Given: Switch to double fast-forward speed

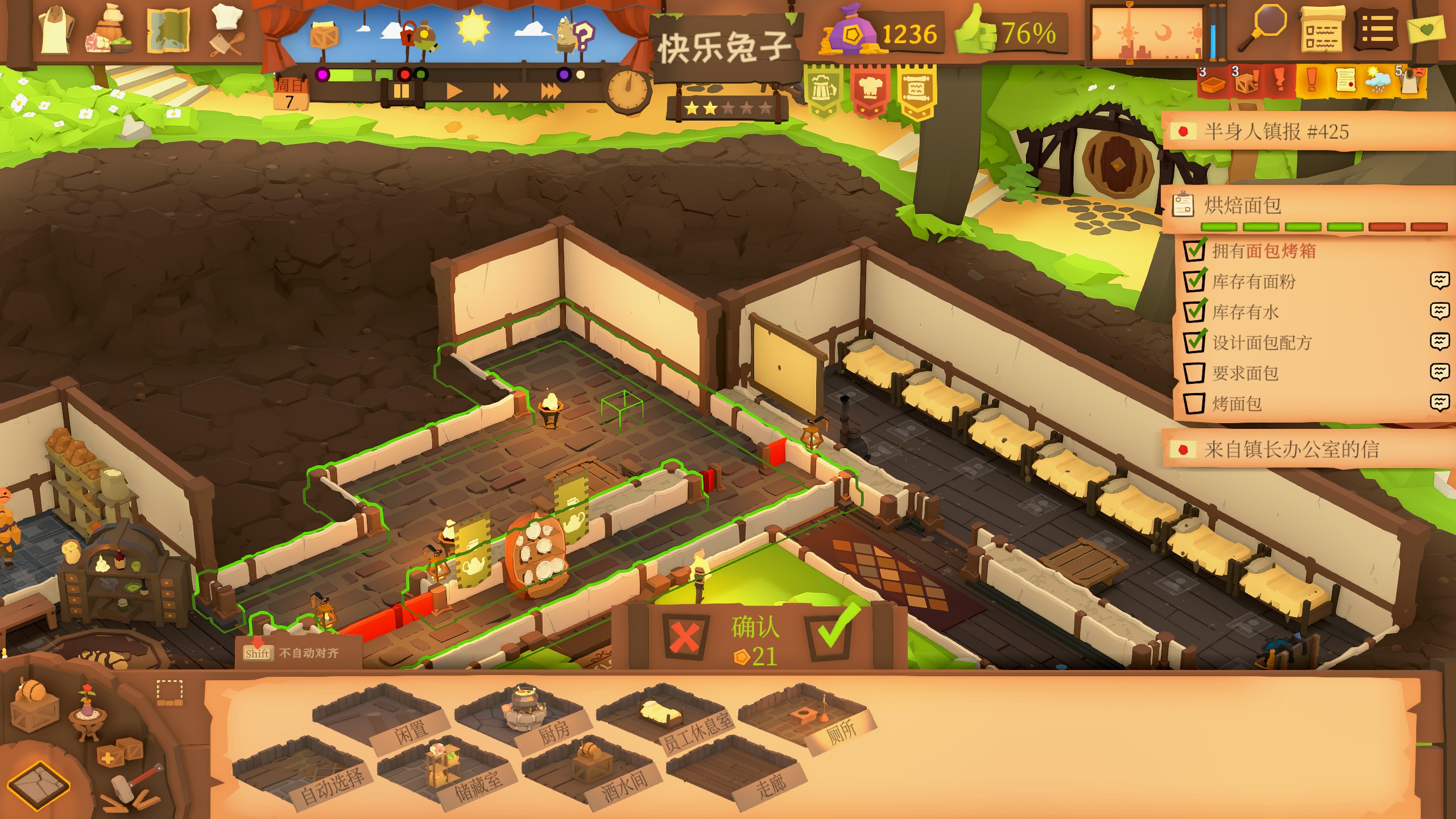Looking at the screenshot, I should click(x=500, y=91).
